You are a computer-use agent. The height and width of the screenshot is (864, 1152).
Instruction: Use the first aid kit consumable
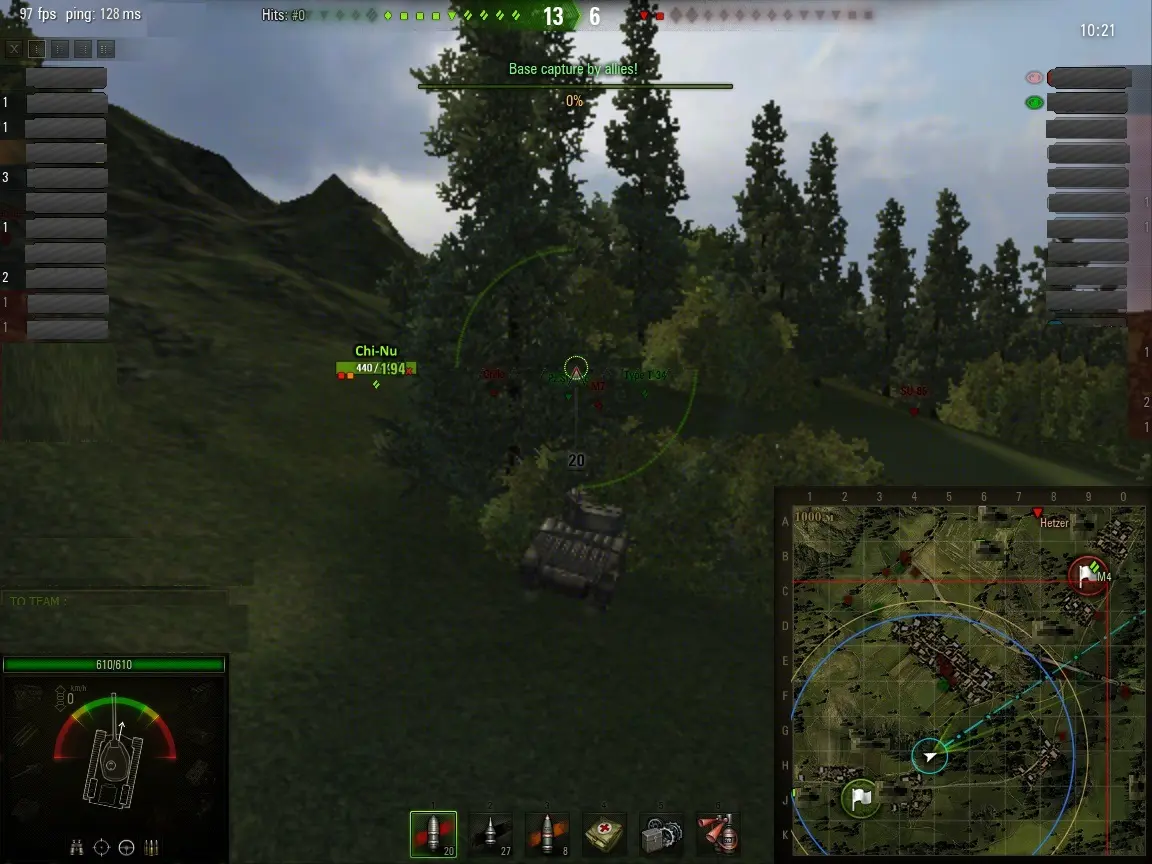click(x=604, y=834)
